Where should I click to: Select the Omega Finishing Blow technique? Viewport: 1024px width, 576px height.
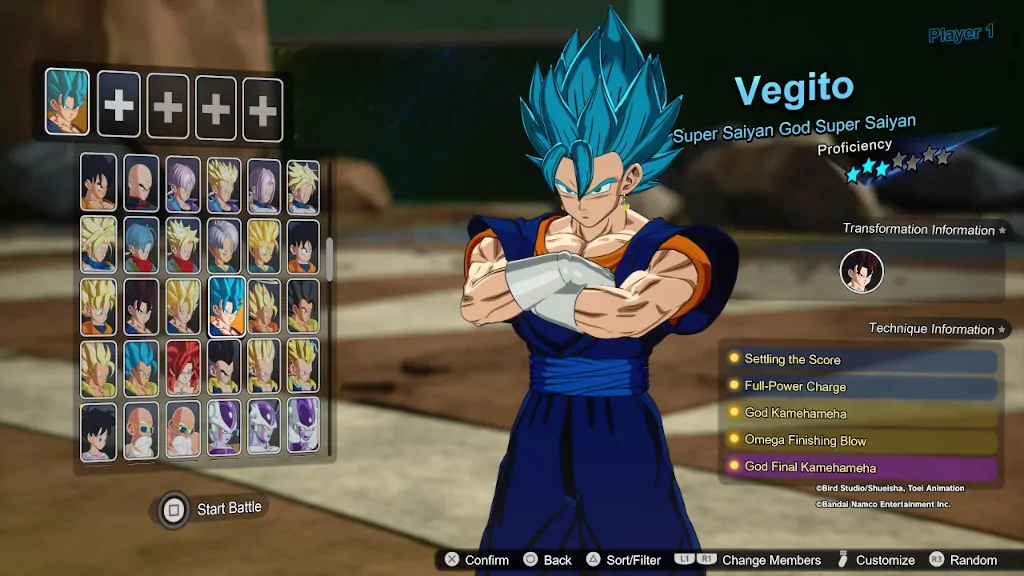tap(860, 441)
